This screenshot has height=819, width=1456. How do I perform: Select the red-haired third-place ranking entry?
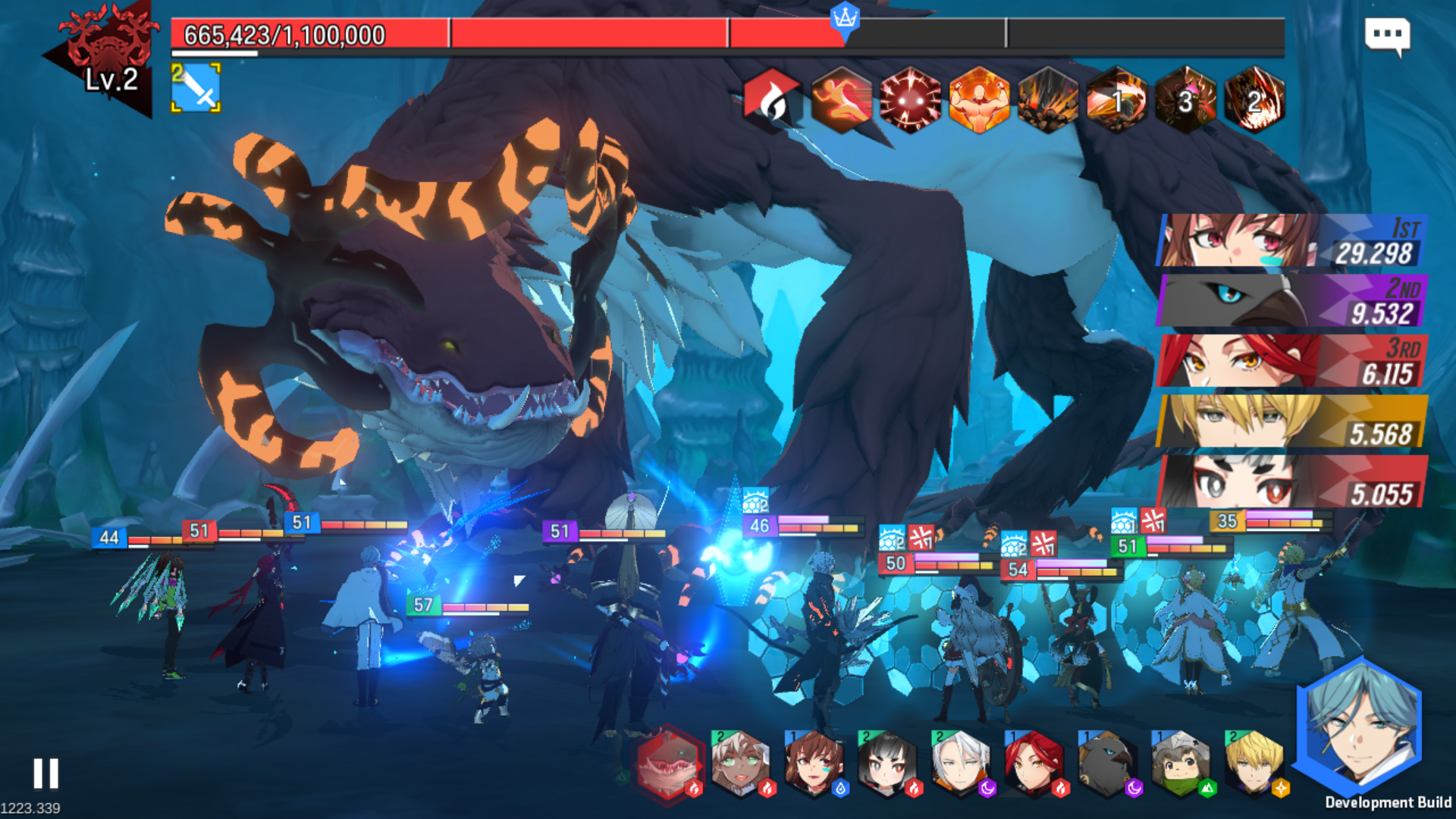tap(1292, 361)
